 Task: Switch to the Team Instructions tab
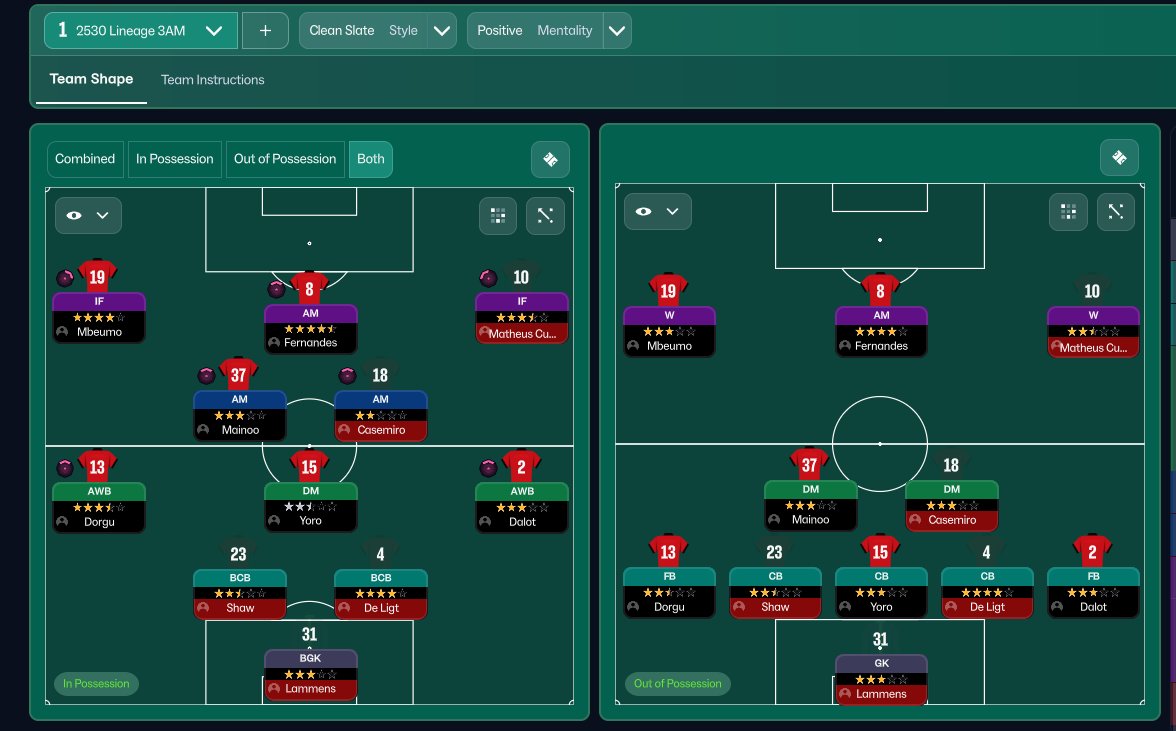(x=212, y=80)
